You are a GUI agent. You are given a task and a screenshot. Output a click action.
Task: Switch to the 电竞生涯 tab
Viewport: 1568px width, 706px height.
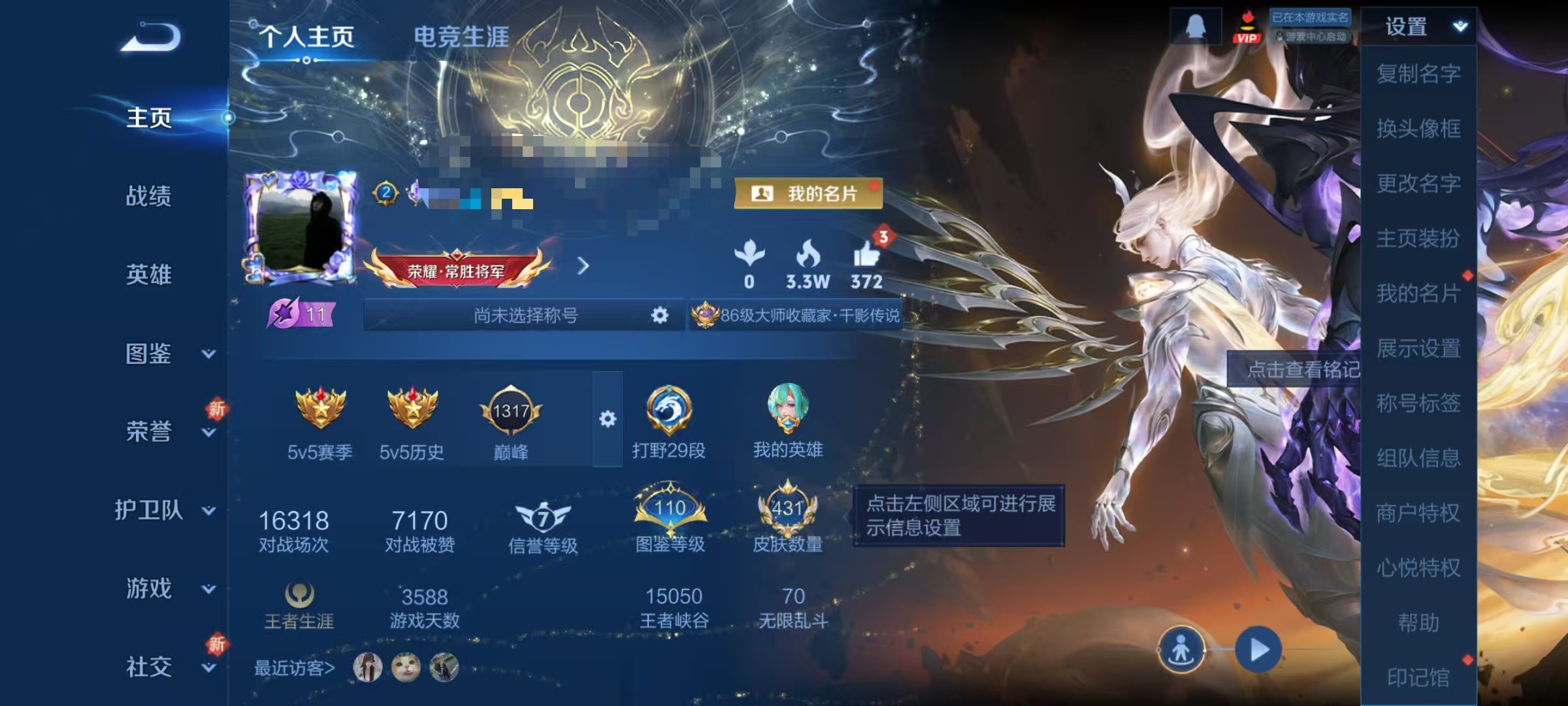pos(463,37)
